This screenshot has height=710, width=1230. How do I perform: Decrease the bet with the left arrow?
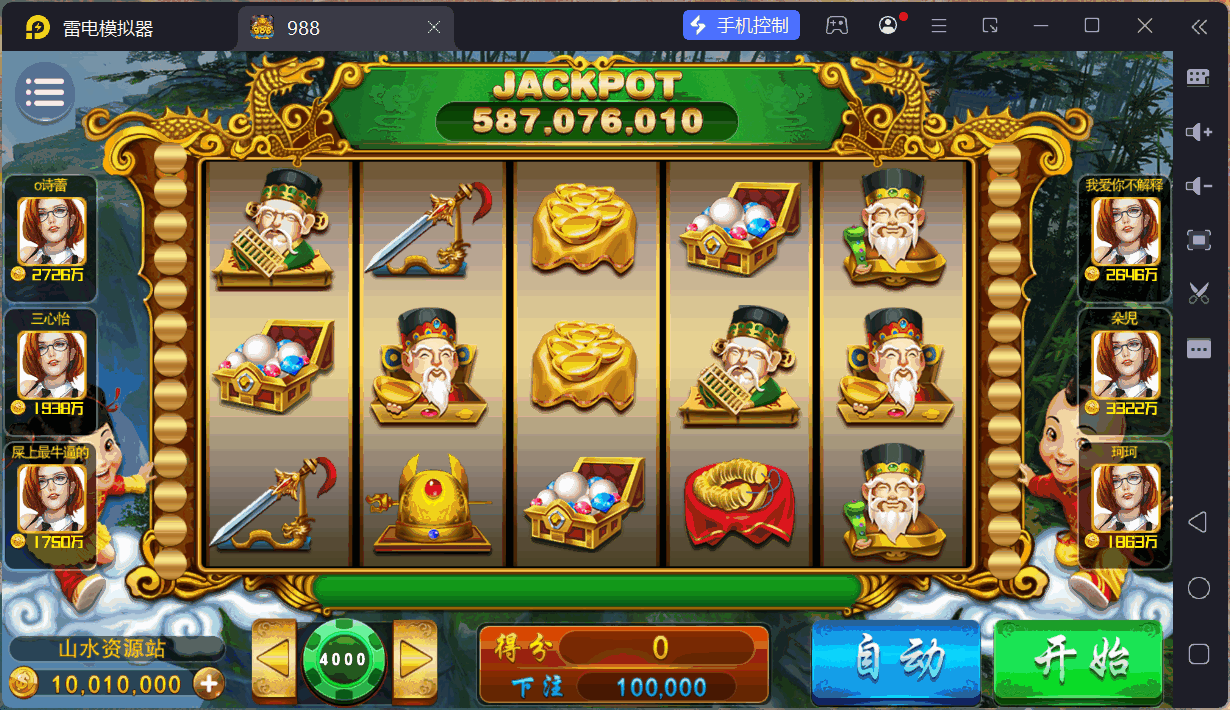(x=273, y=659)
